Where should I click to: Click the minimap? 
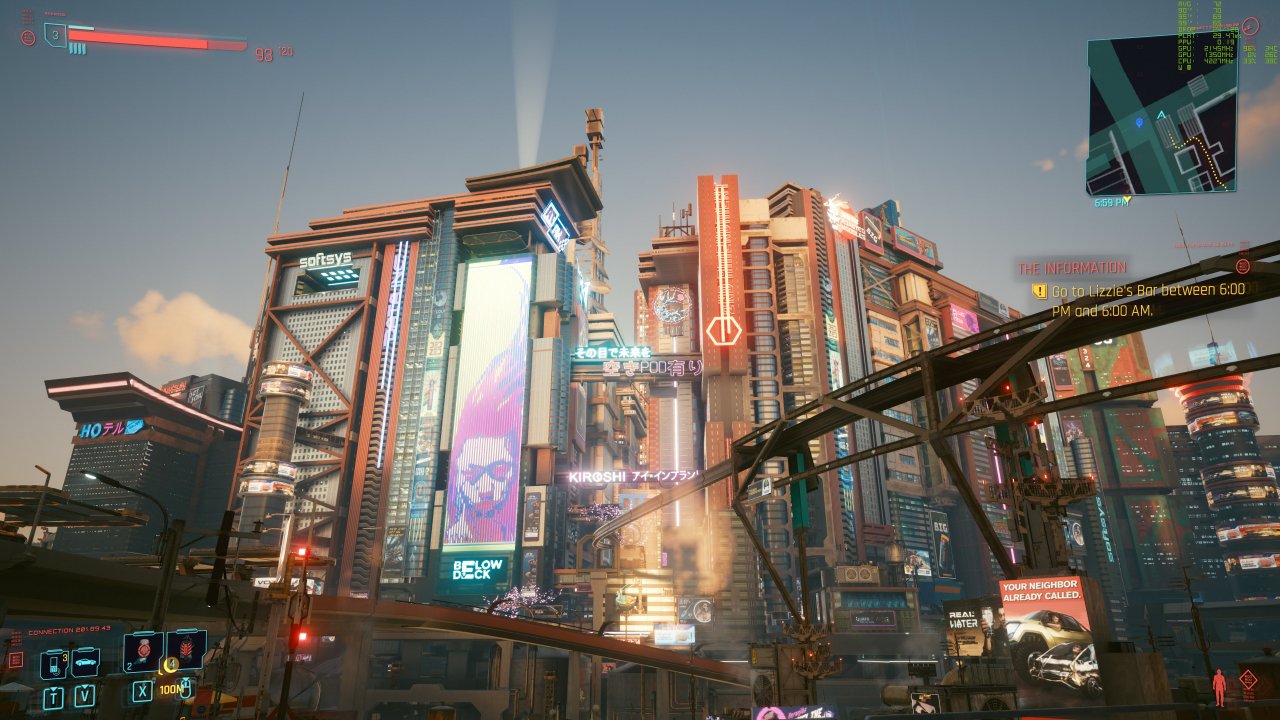pyautogui.click(x=1161, y=116)
